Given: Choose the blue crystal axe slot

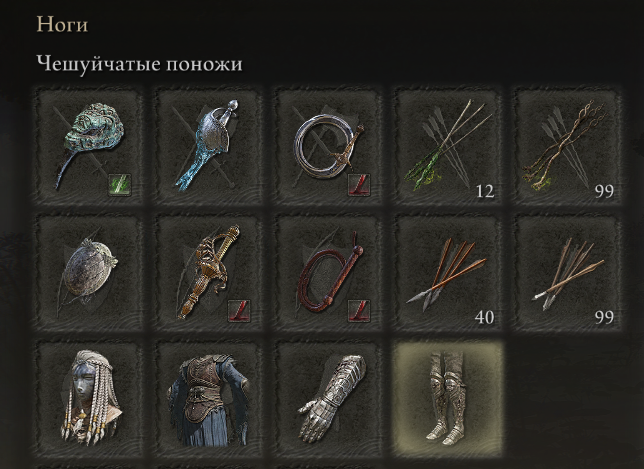Looking at the screenshot, I should pyautogui.click(x=208, y=144).
